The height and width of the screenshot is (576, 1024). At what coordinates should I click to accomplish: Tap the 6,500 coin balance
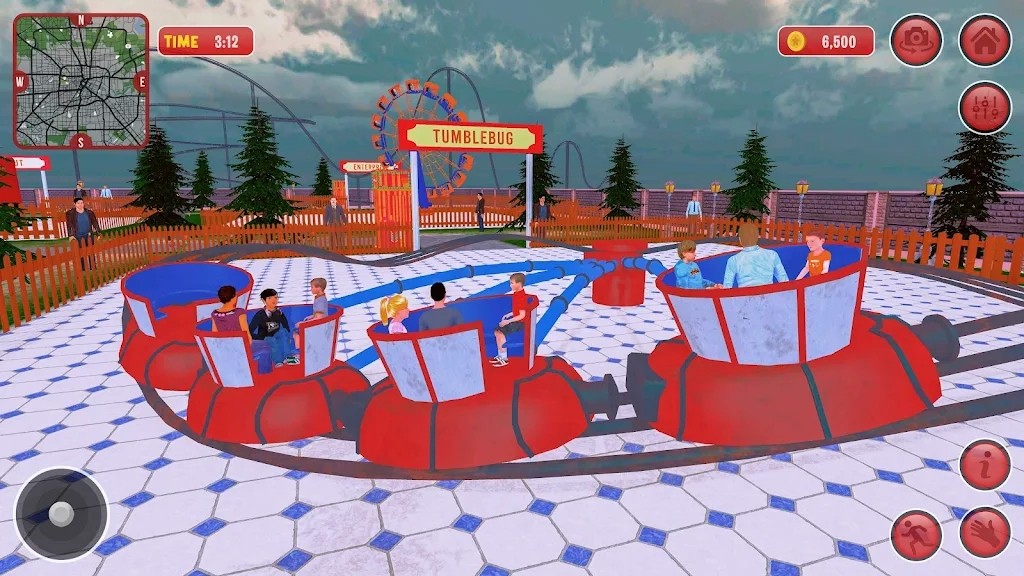click(x=826, y=41)
